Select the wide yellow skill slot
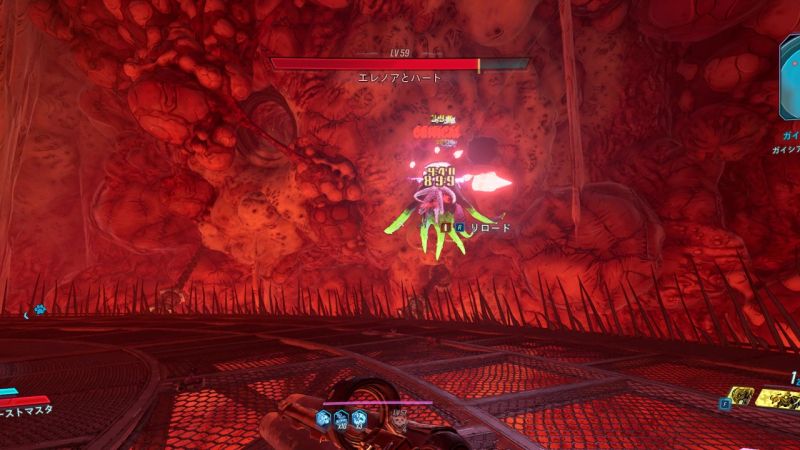Image resolution: width=800 pixels, height=450 pixels. click(779, 399)
